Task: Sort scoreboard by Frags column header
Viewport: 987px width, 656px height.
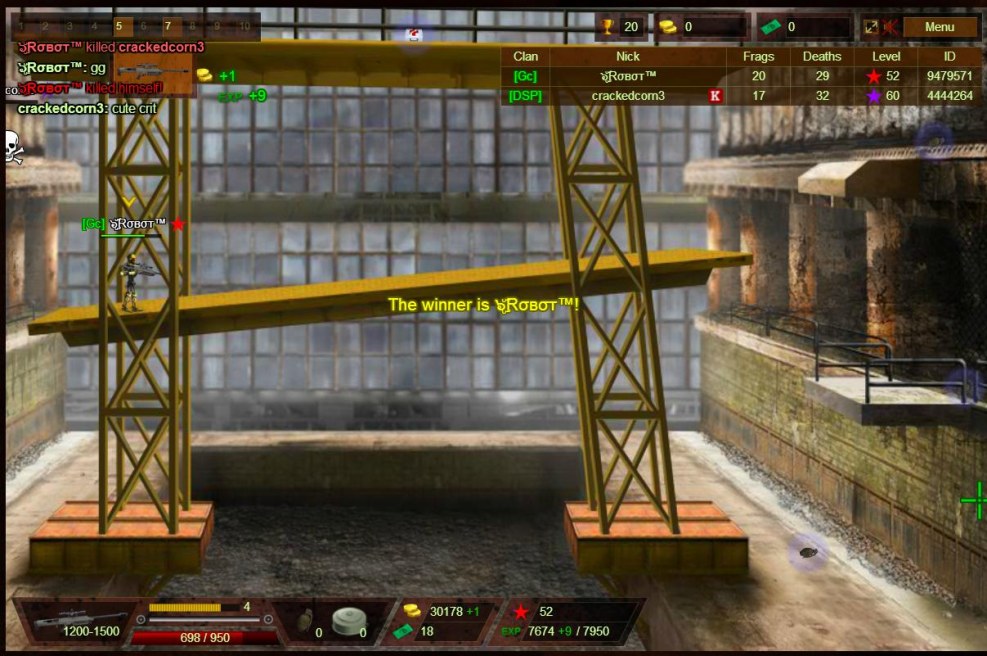Action: (x=759, y=56)
